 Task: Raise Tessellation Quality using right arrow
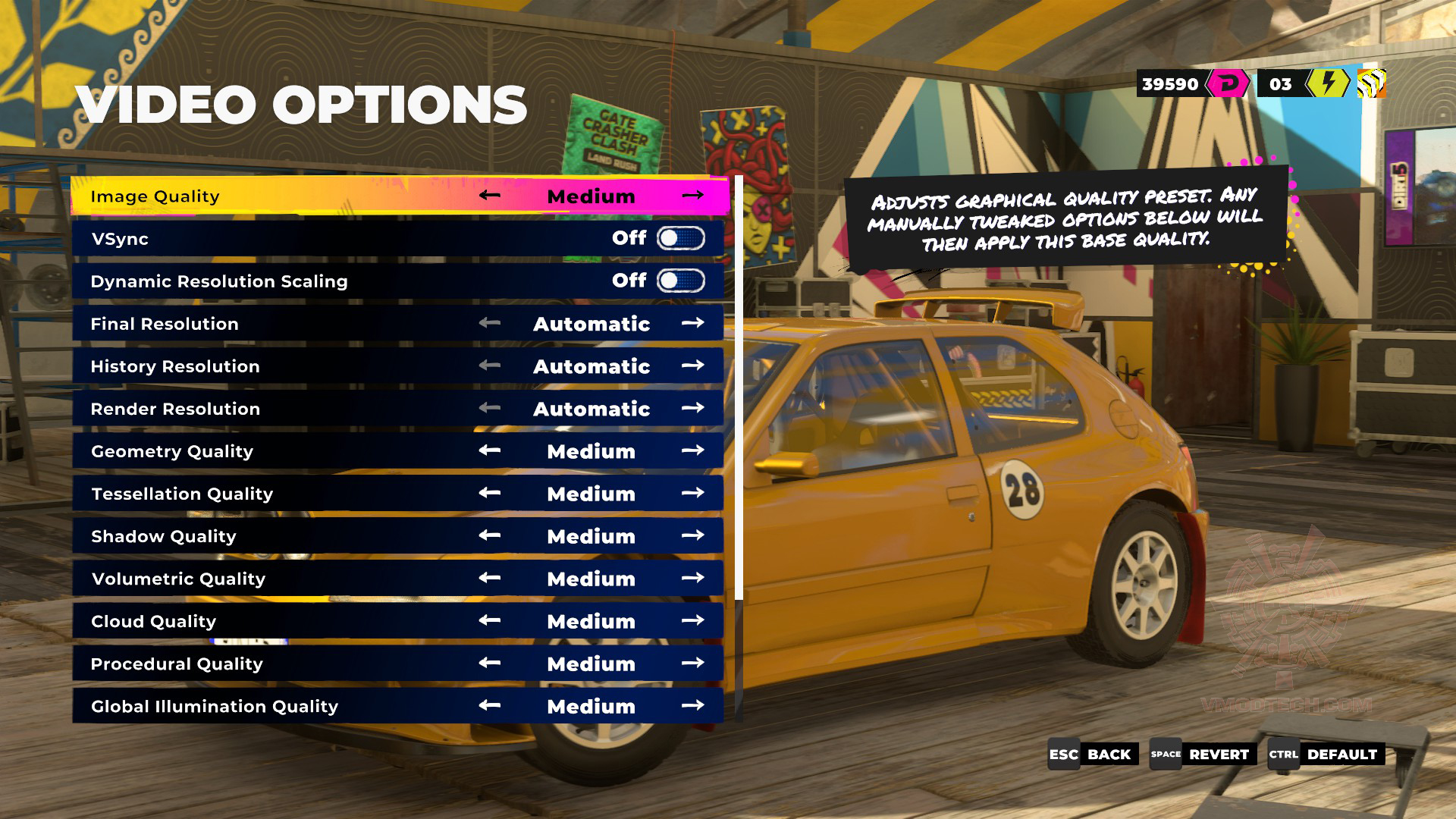692,493
